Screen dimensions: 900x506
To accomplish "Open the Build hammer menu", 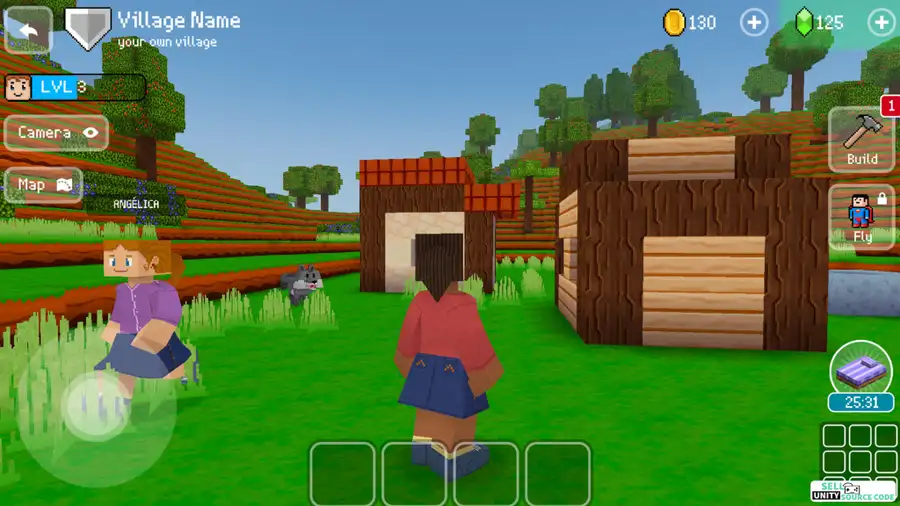I will pyautogui.click(x=861, y=139).
